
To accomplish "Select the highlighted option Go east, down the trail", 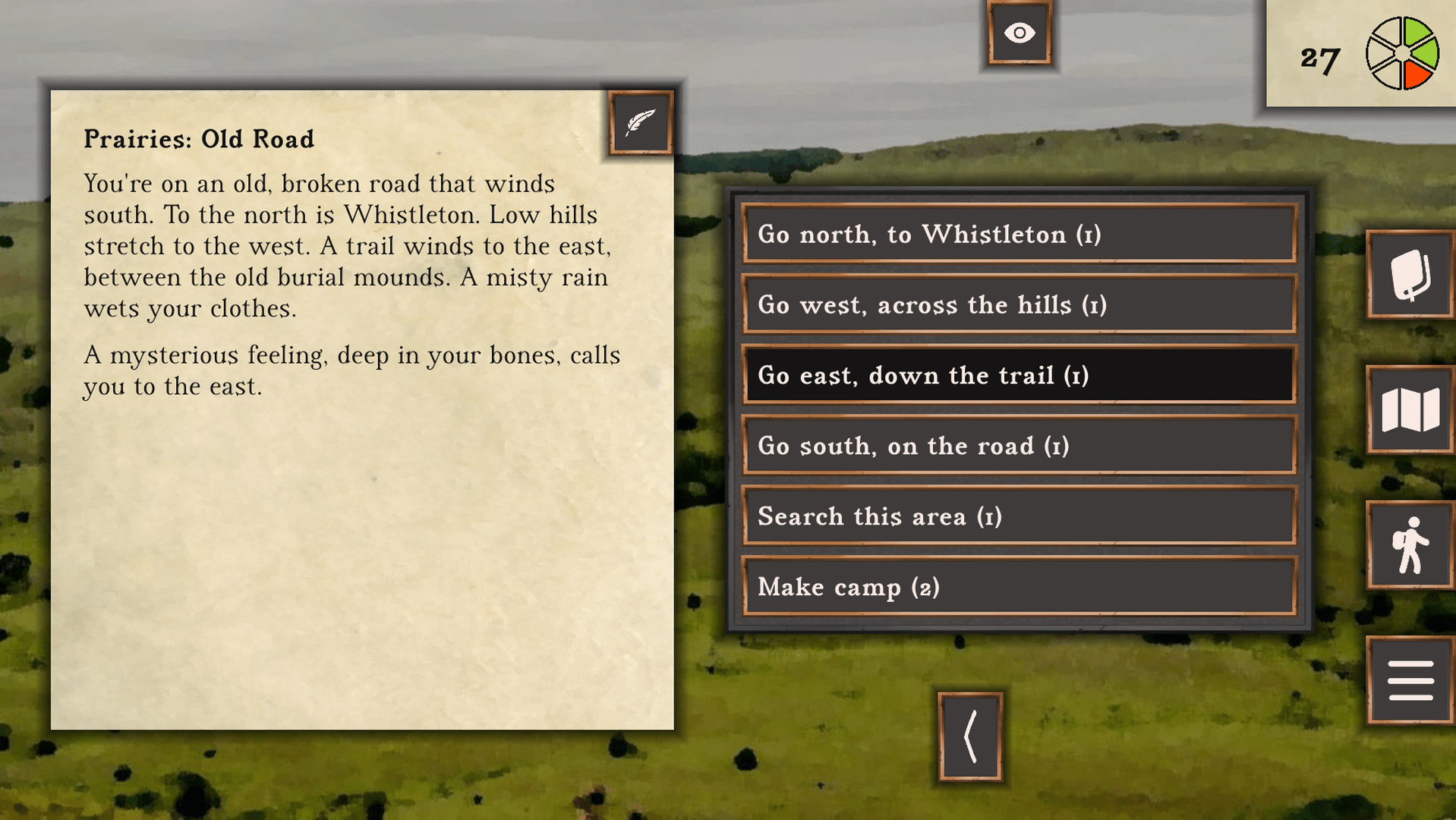I will tap(1018, 375).
